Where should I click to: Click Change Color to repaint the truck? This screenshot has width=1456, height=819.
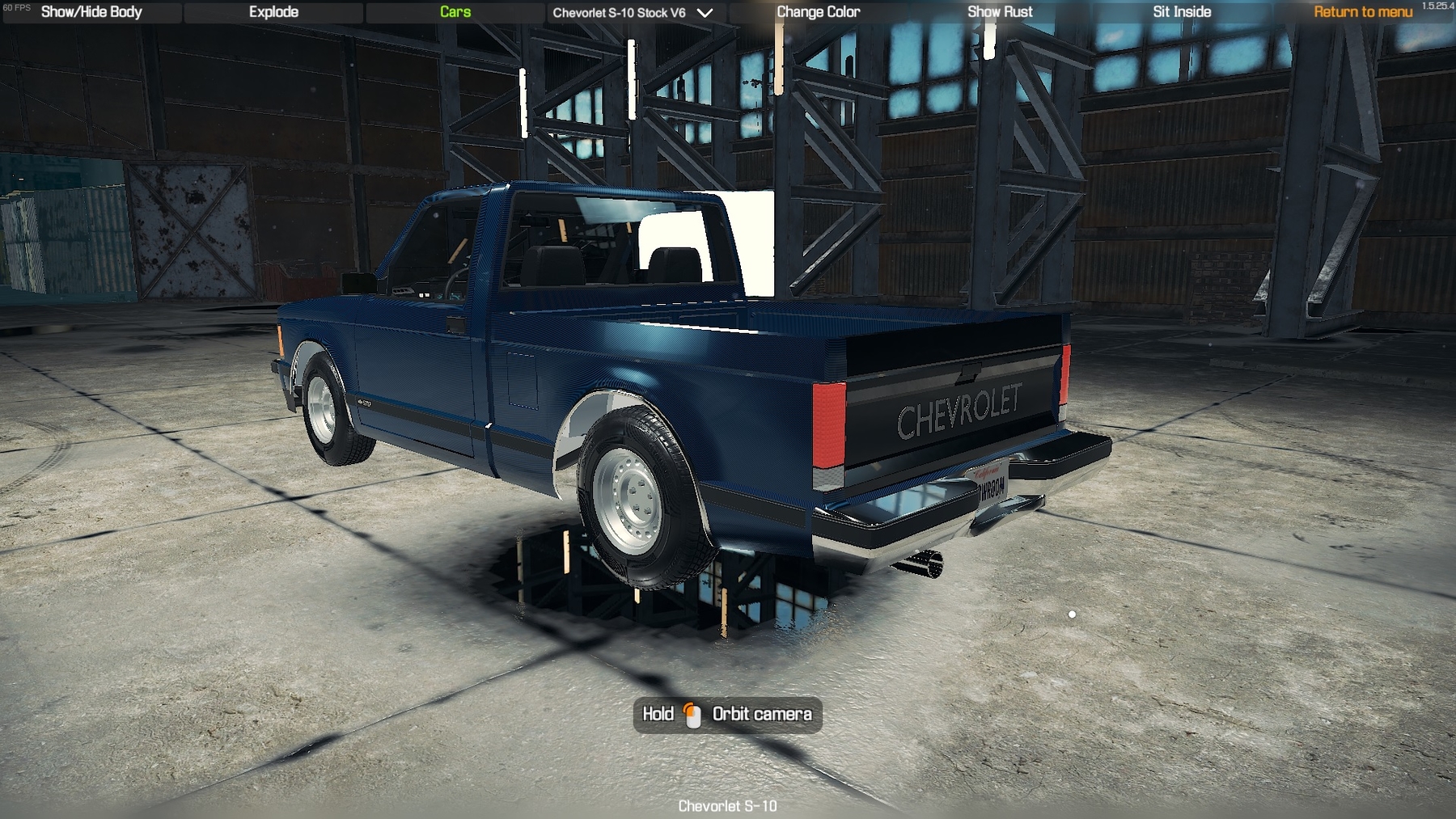pyautogui.click(x=817, y=12)
